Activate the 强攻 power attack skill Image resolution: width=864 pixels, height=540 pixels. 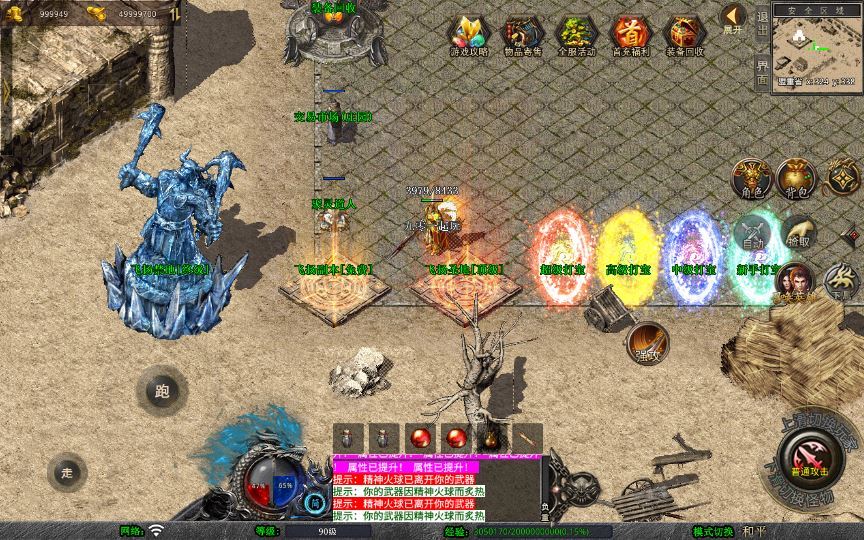point(647,343)
